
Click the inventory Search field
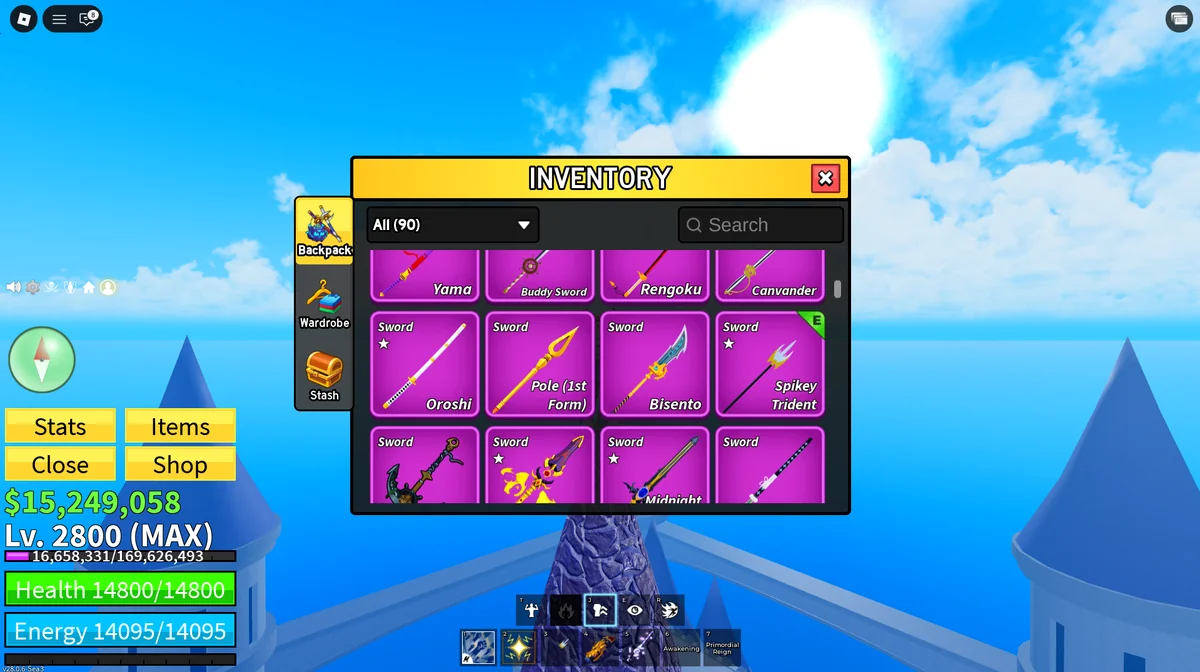[x=761, y=225]
